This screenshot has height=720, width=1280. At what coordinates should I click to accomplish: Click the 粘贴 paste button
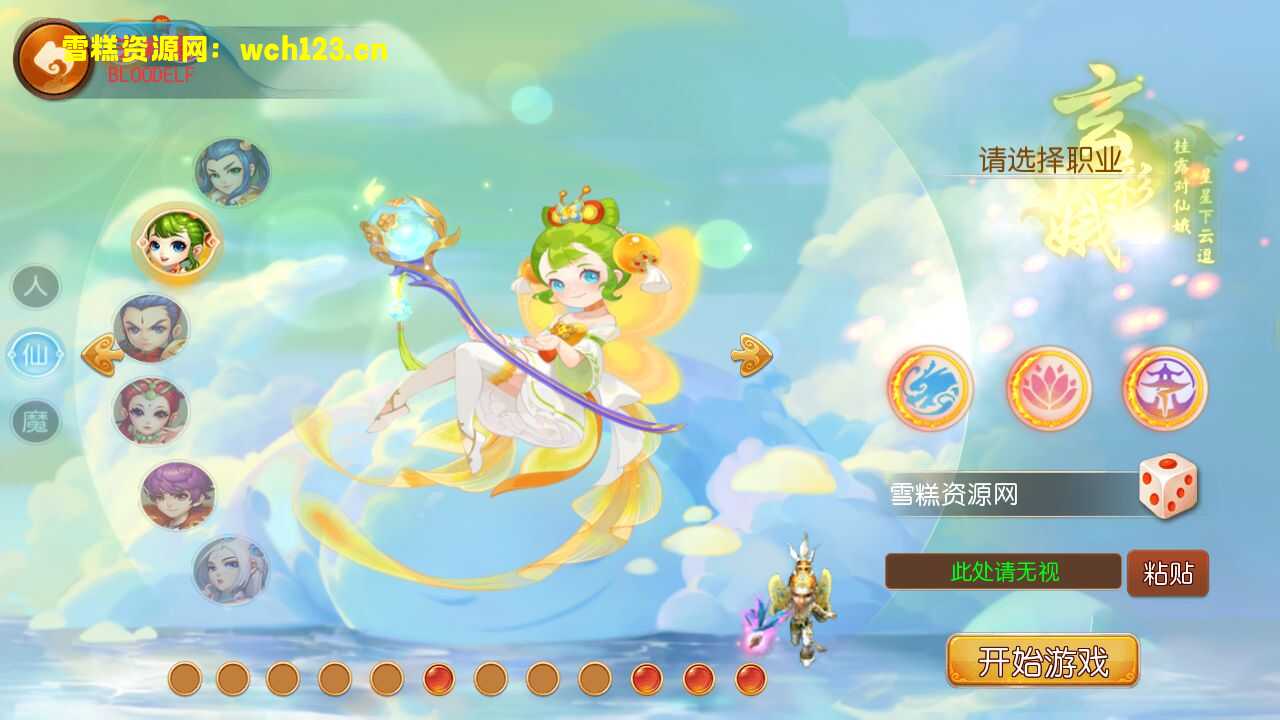pyautogui.click(x=1168, y=573)
